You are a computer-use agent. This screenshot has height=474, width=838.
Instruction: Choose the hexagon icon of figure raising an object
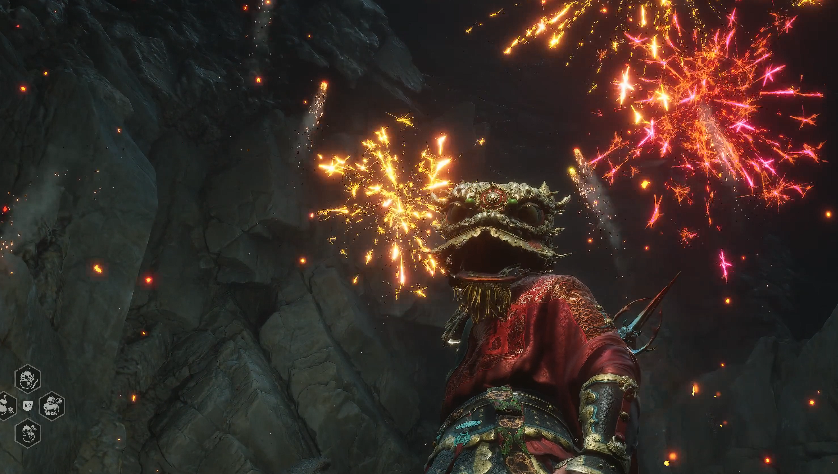[52, 406]
